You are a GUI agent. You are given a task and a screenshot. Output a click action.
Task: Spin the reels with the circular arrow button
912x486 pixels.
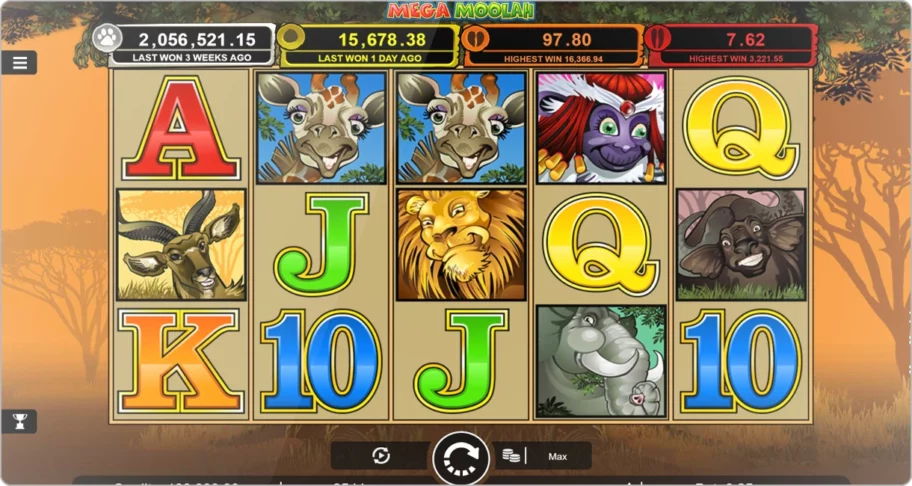(x=461, y=457)
